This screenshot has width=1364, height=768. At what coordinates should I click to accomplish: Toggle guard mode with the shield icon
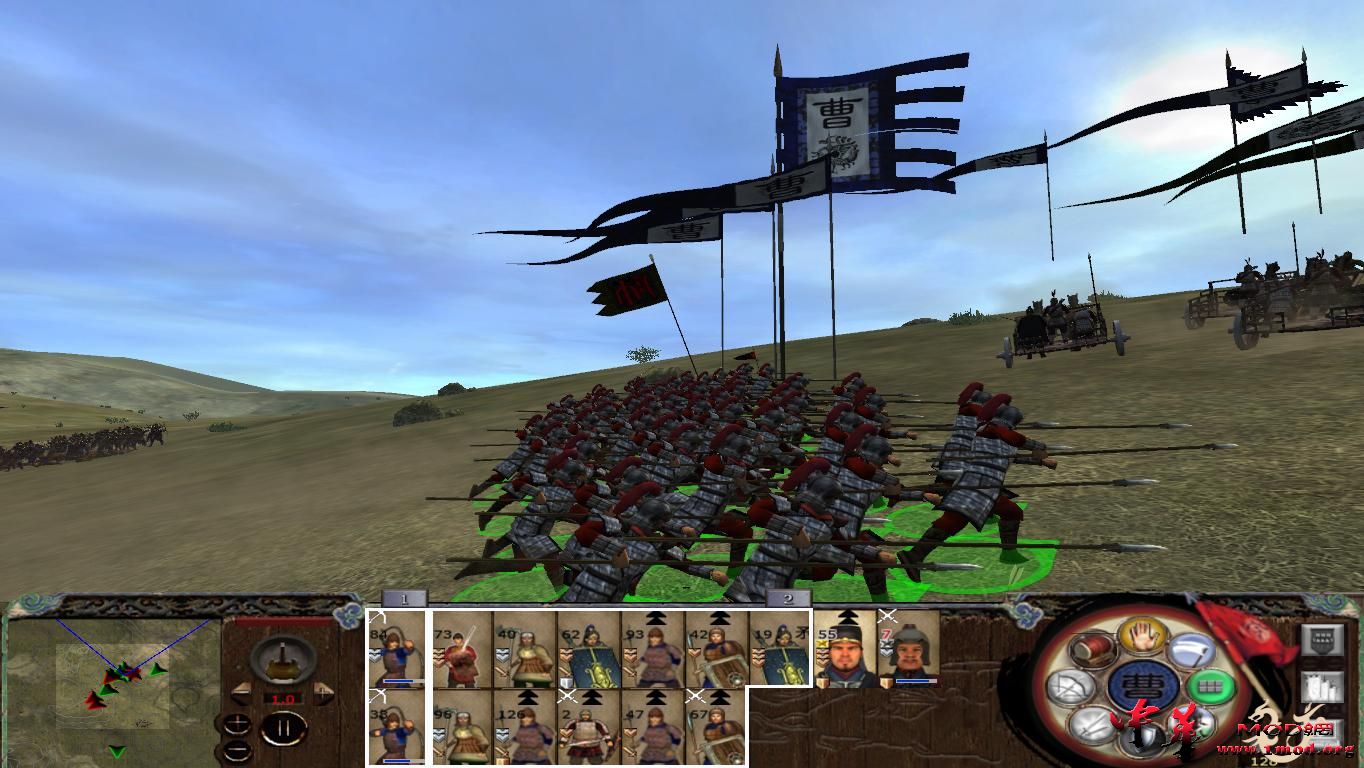pos(1143,738)
